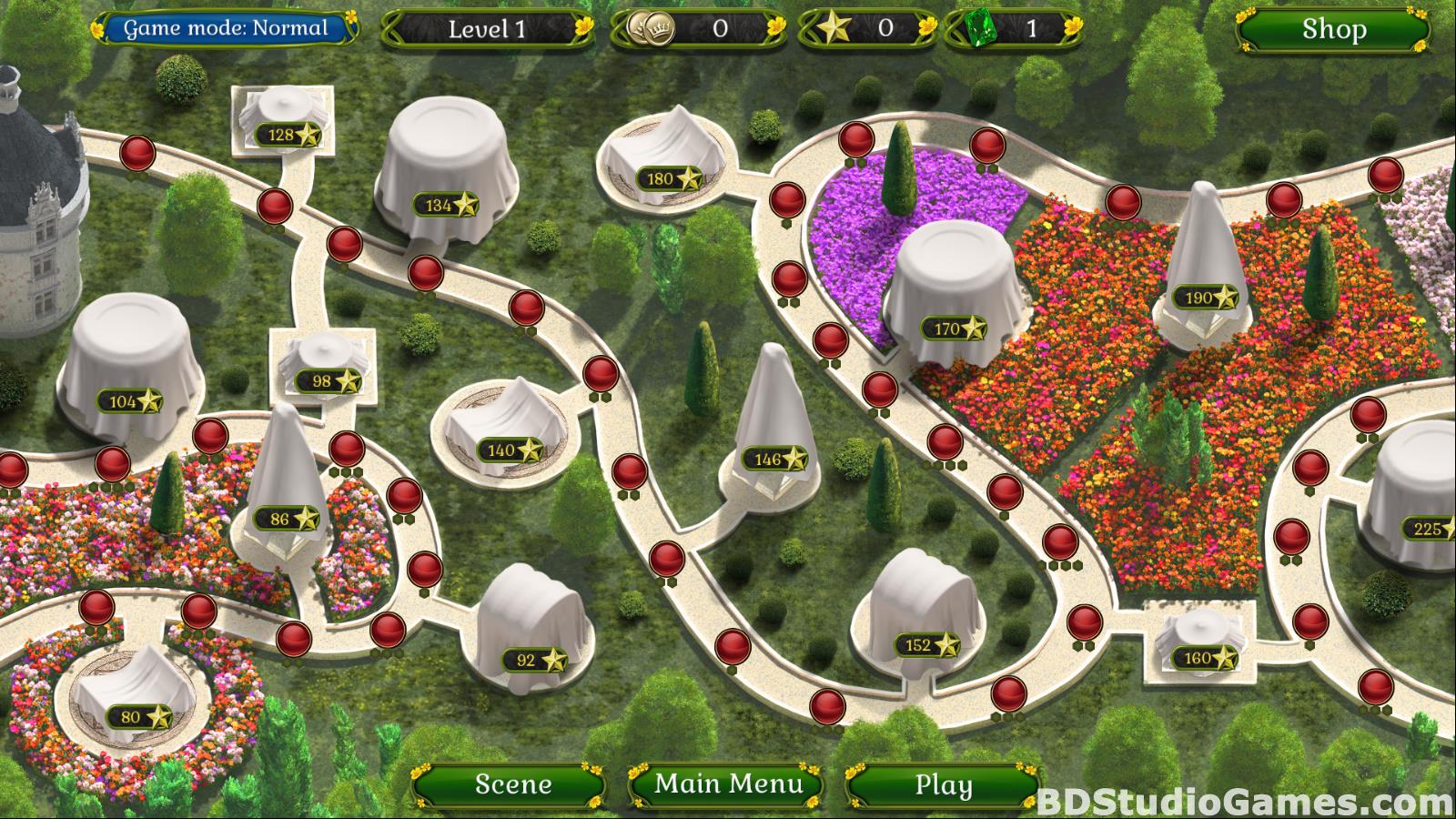Select the covered statue costing 86 stars

pyautogui.click(x=285, y=491)
